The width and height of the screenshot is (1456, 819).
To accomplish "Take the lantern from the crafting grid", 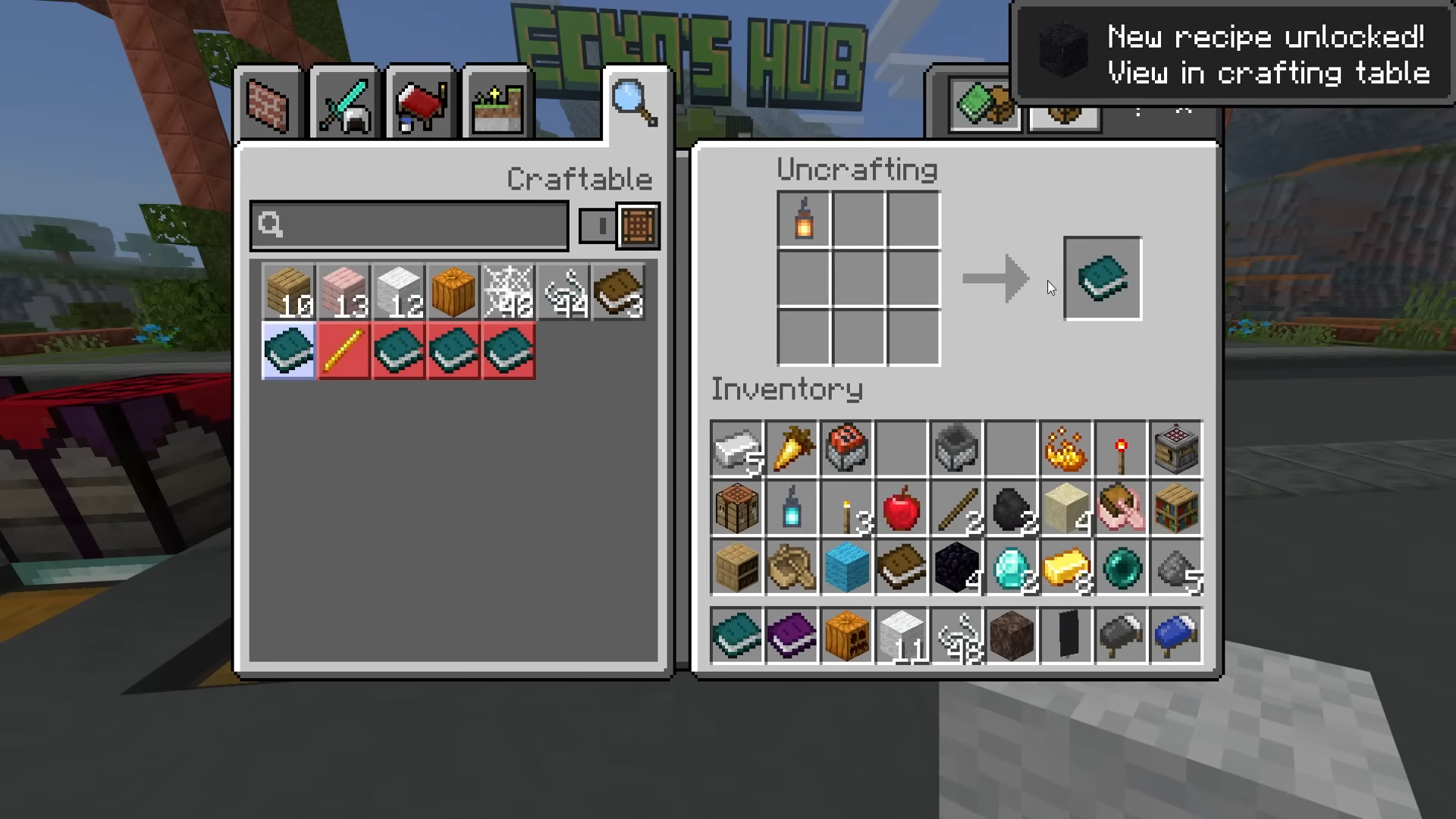I will click(x=804, y=219).
